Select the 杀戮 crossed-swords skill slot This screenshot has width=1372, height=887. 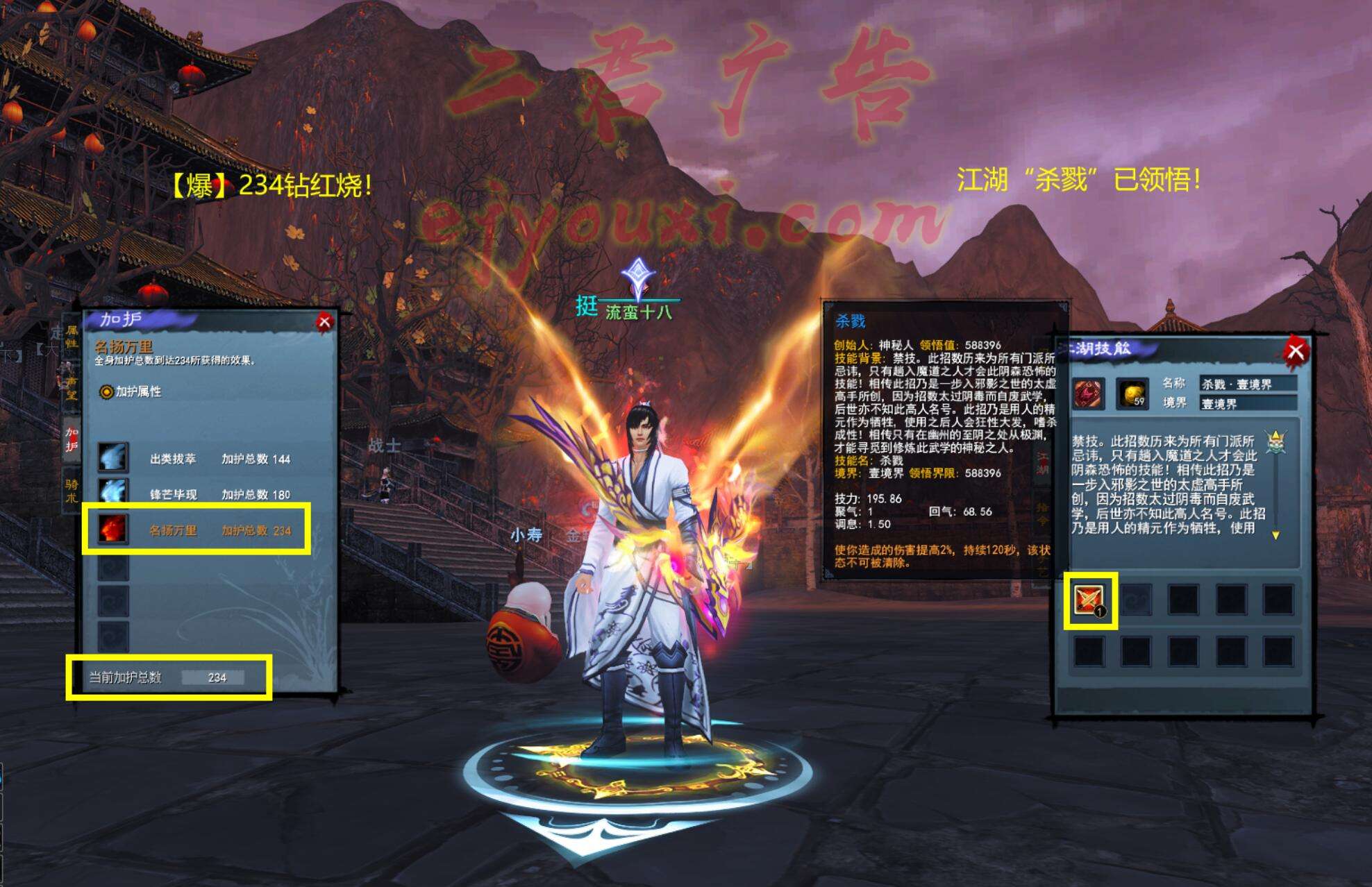click(1089, 600)
